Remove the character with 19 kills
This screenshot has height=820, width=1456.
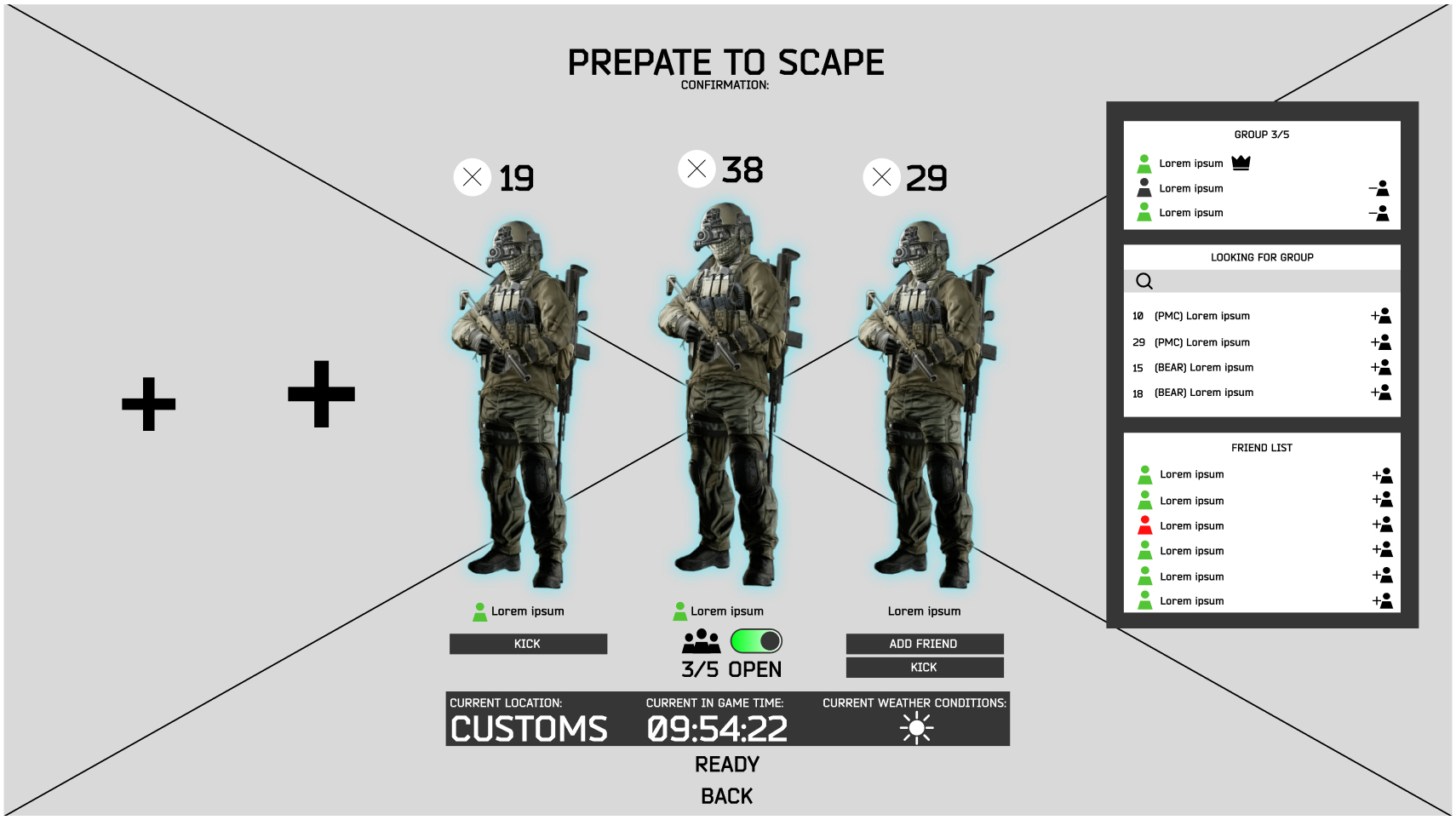coord(472,178)
